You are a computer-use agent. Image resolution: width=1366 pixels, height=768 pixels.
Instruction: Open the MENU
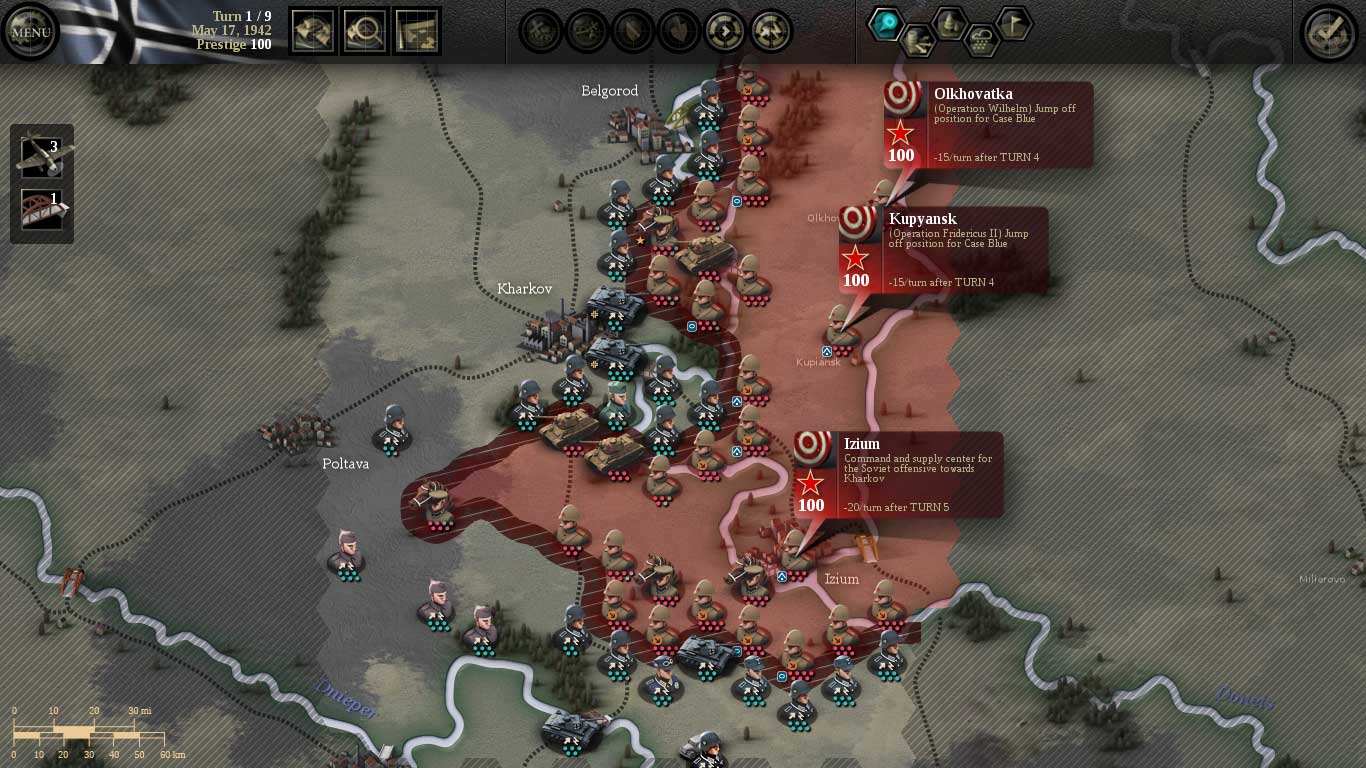(30, 32)
